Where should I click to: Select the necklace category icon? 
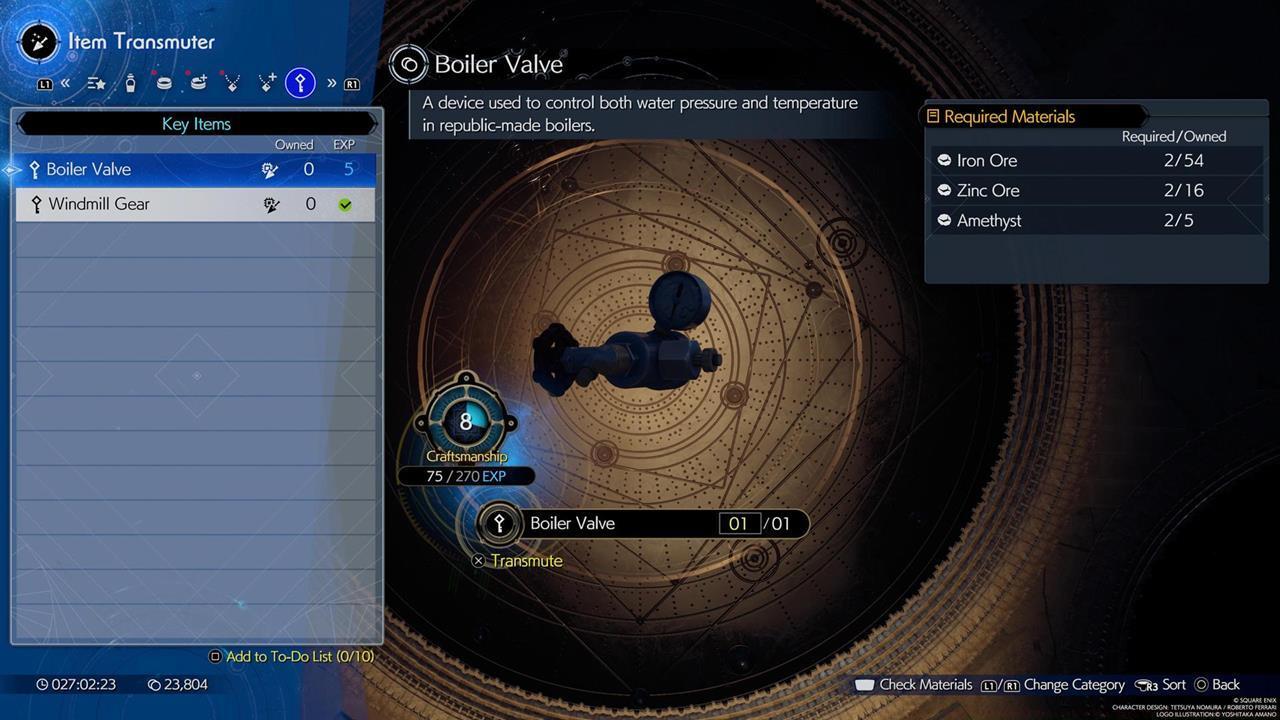[232, 83]
